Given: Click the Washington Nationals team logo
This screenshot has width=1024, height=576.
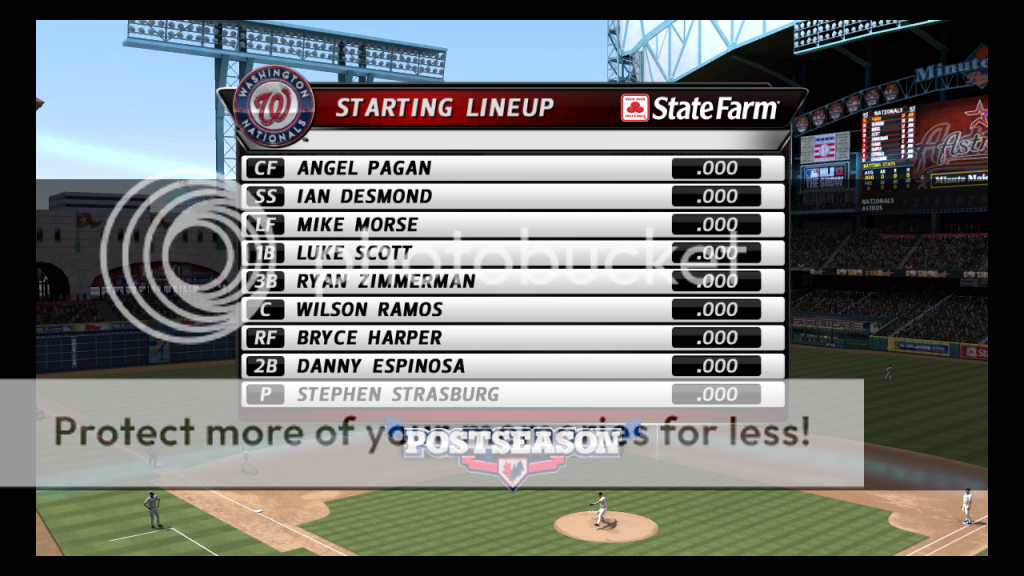Looking at the screenshot, I should click(x=273, y=106).
